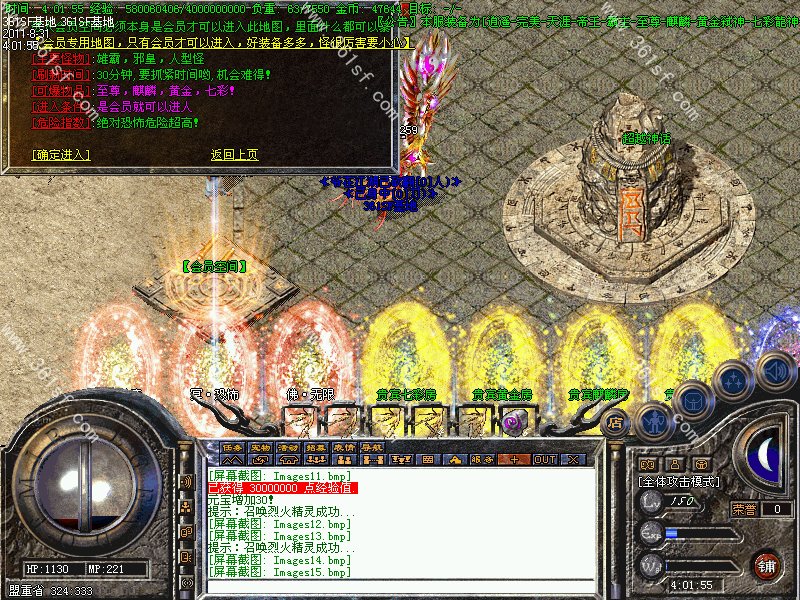Confirm entry via the 确定进入 link
Screen dimensions: 800x600
[x=61, y=155]
